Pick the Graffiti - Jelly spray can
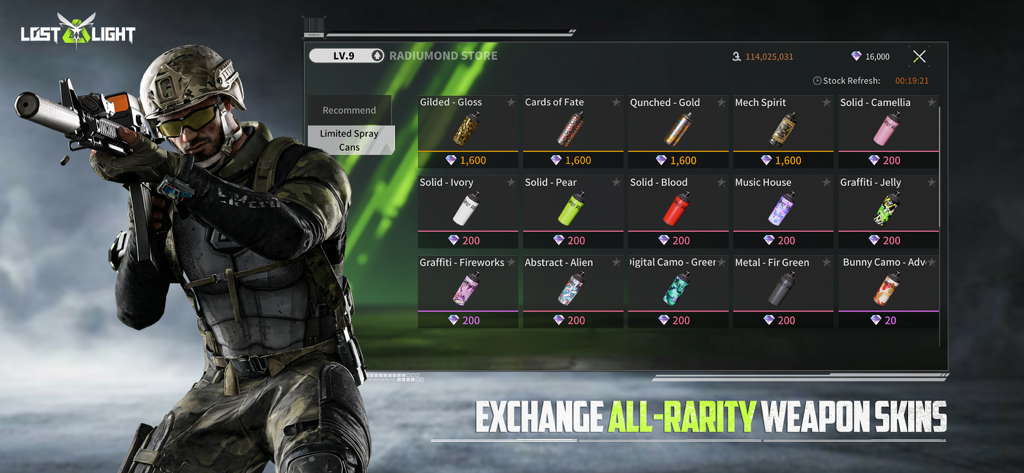Viewport: 1024px width, 473px height. click(x=887, y=210)
